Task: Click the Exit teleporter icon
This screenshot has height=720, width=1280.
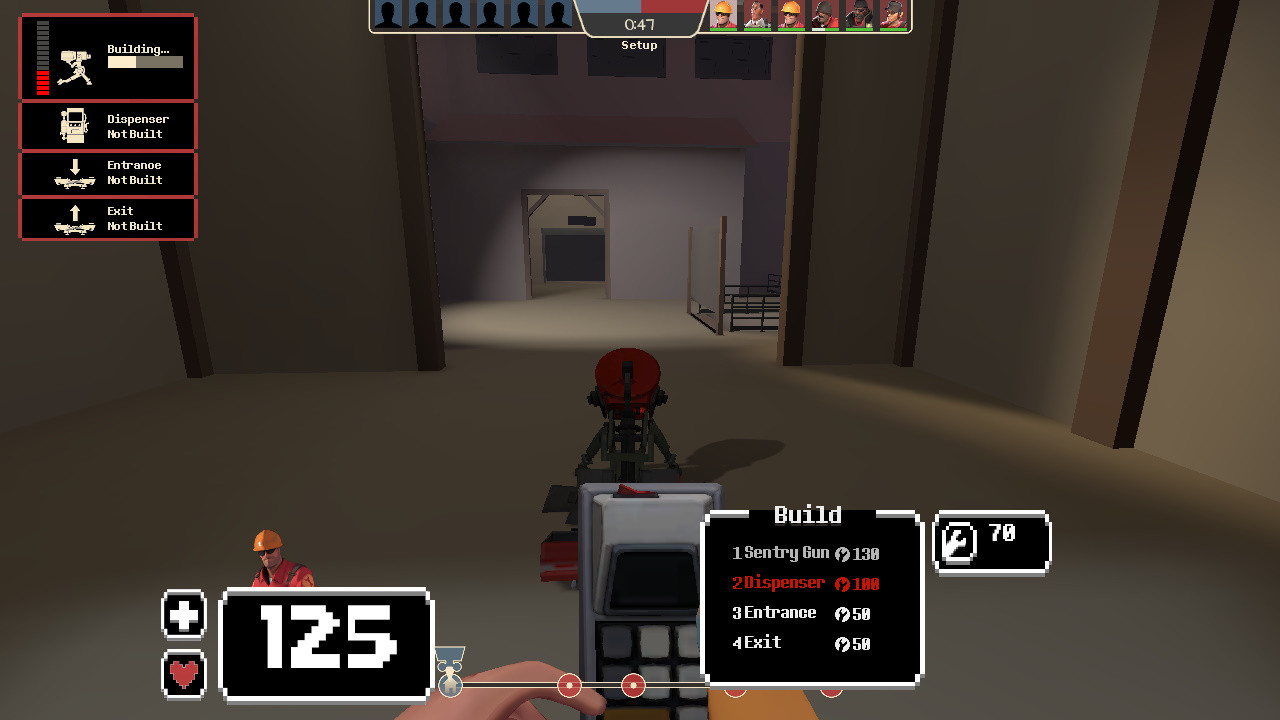Action: (x=75, y=219)
